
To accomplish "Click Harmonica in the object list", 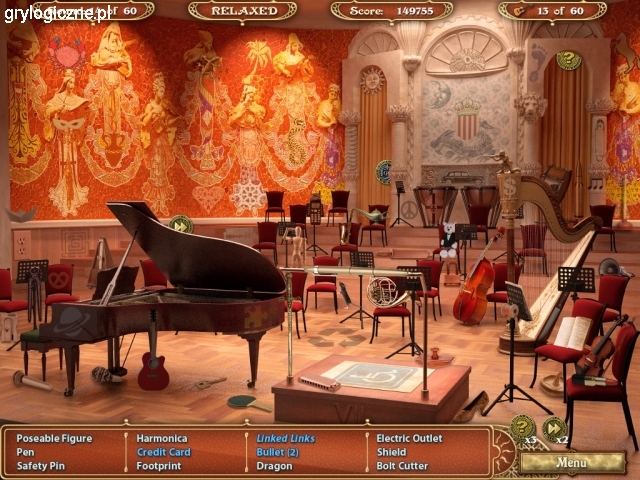I will pyautogui.click(x=162, y=438).
